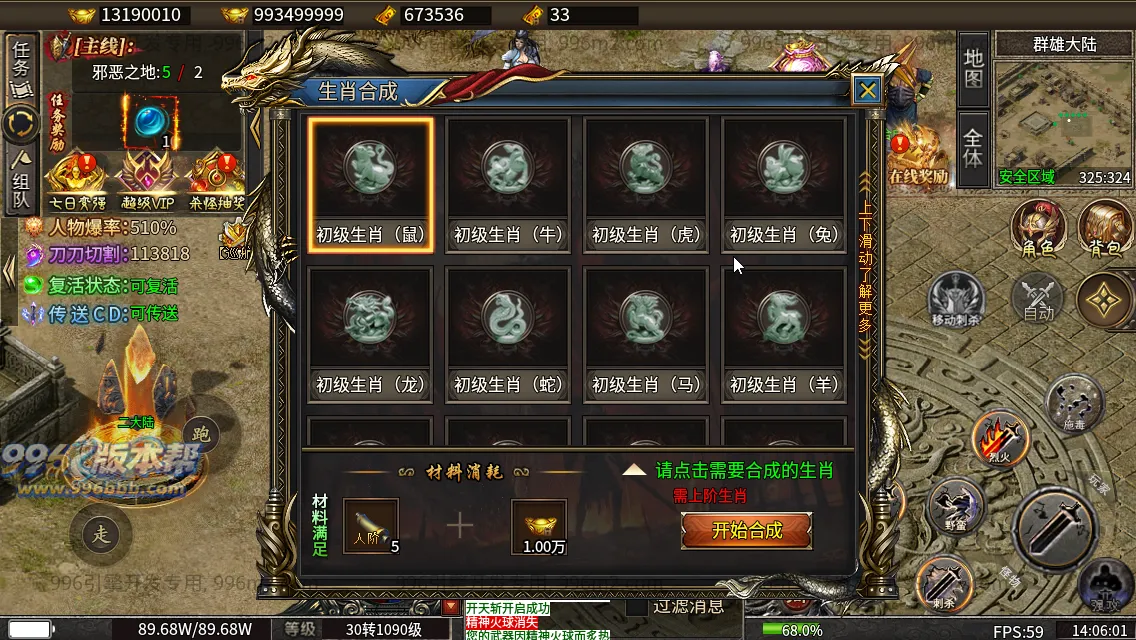This screenshot has width=1136, height=640.
Task: Open the 任务 quest tab
Action: click(x=21, y=68)
